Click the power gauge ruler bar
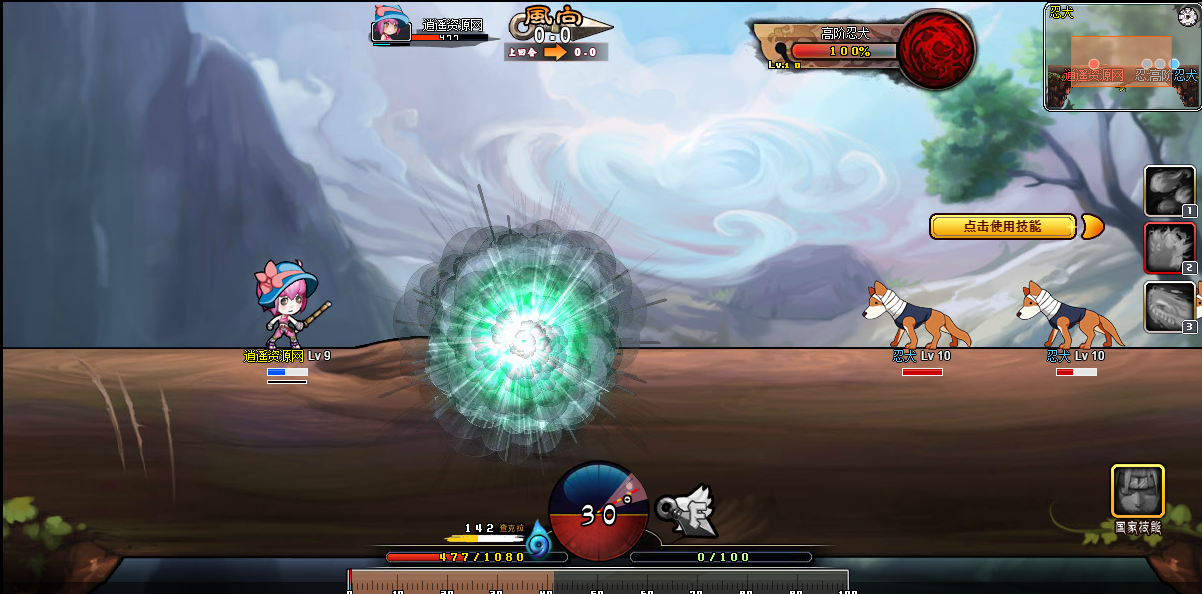Image resolution: width=1202 pixels, height=594 pixels. pyautogui.click(x=598, y=581)
